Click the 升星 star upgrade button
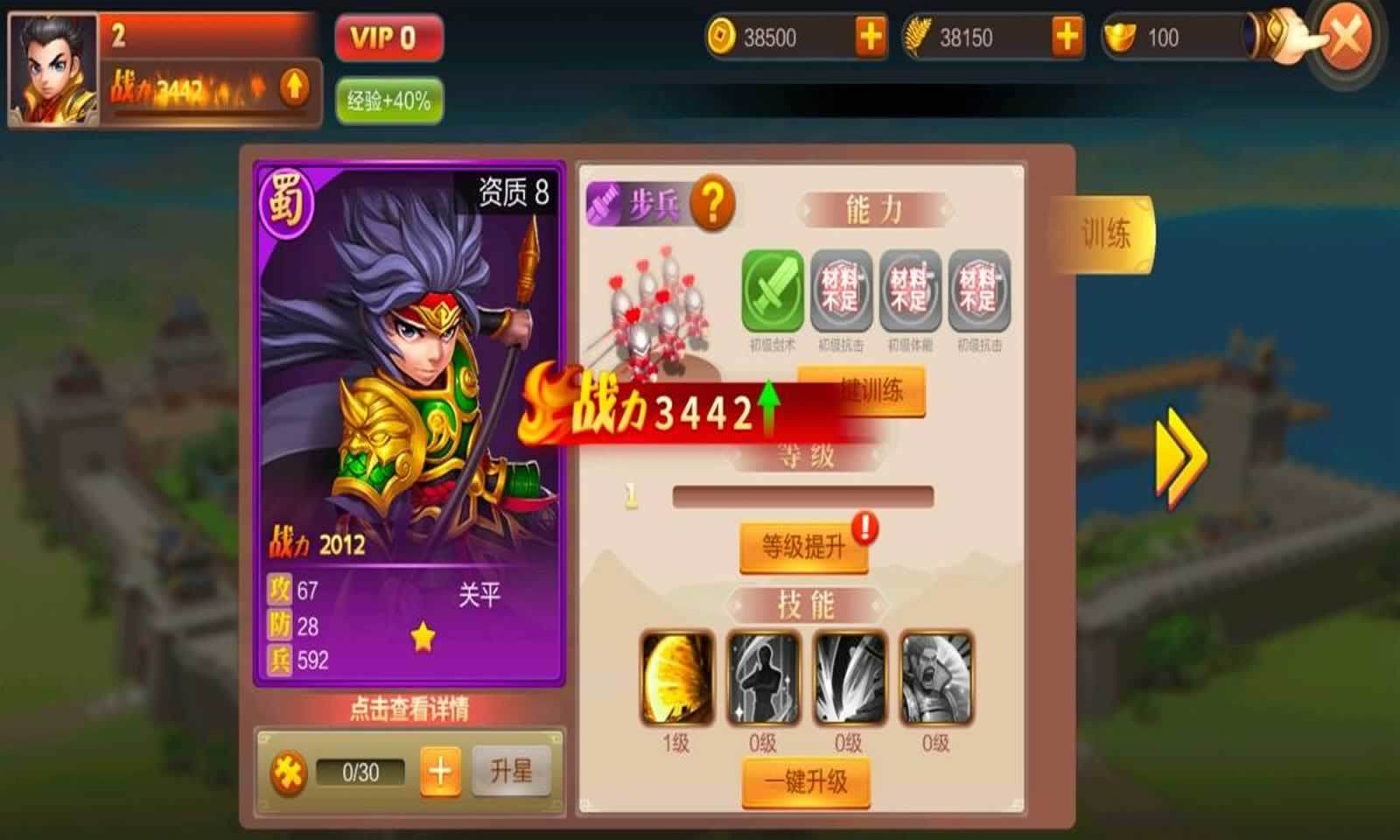 [x=511, y=771]
